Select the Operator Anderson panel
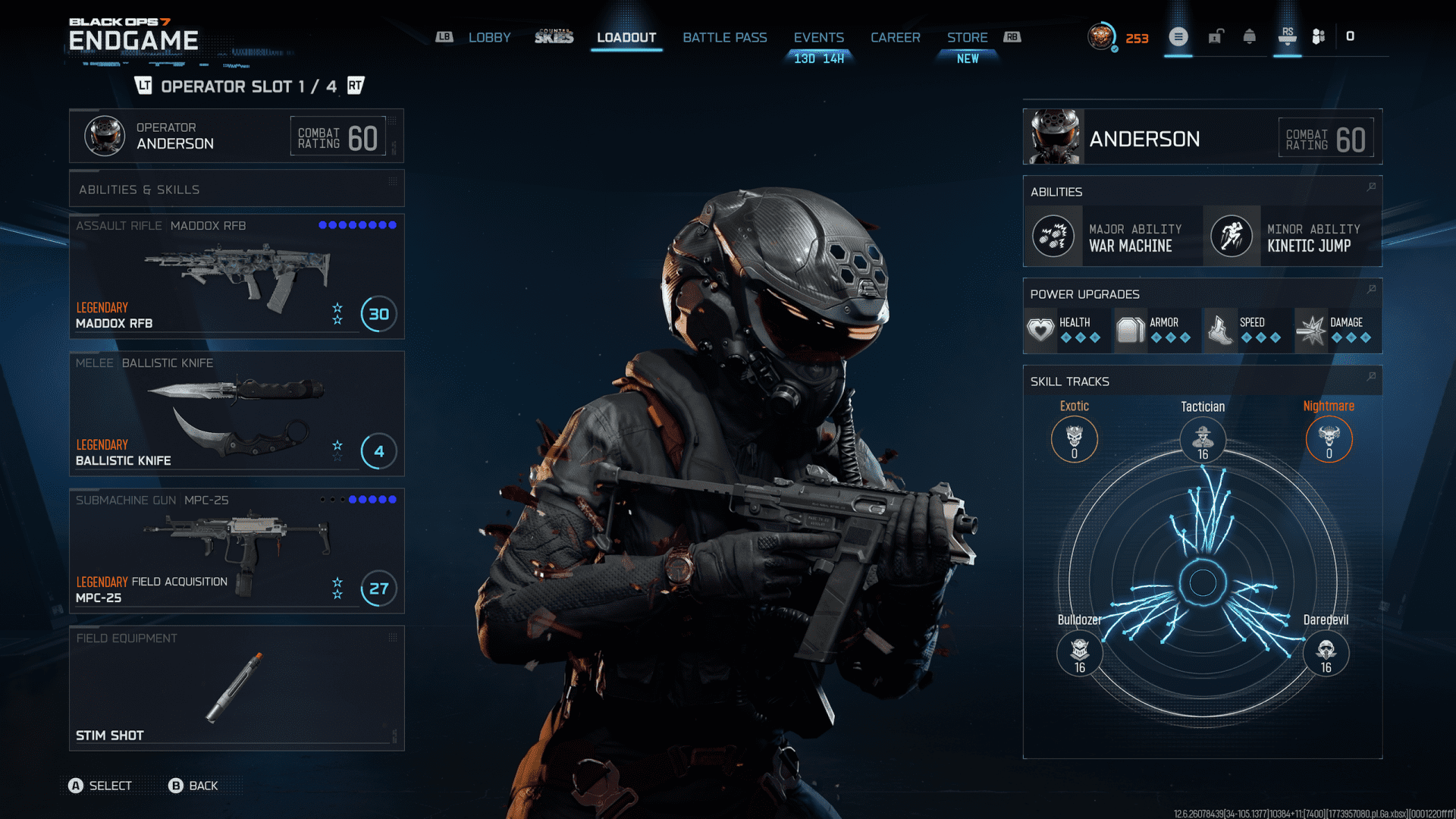Viewport: 1456px width, 819px height. [x=237, y=136]
